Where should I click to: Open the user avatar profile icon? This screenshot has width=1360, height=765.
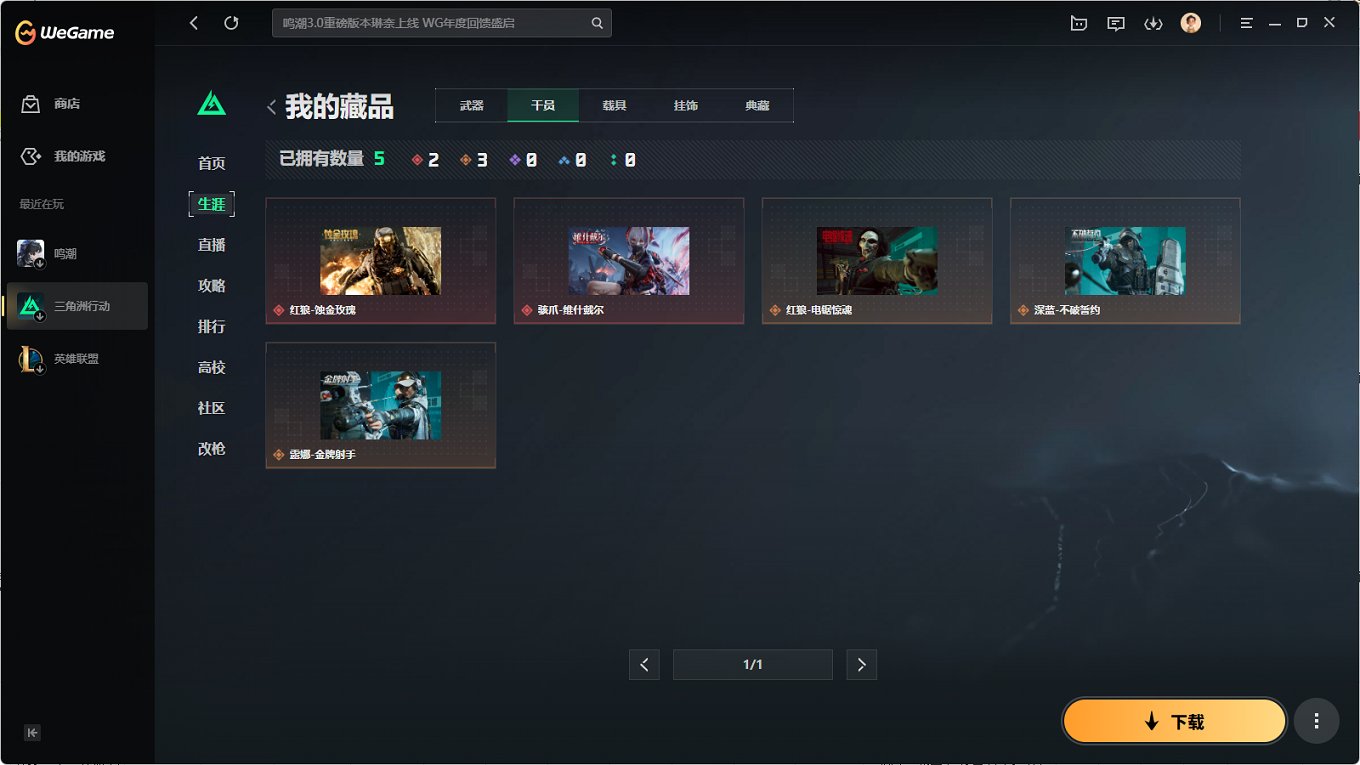1190,22
